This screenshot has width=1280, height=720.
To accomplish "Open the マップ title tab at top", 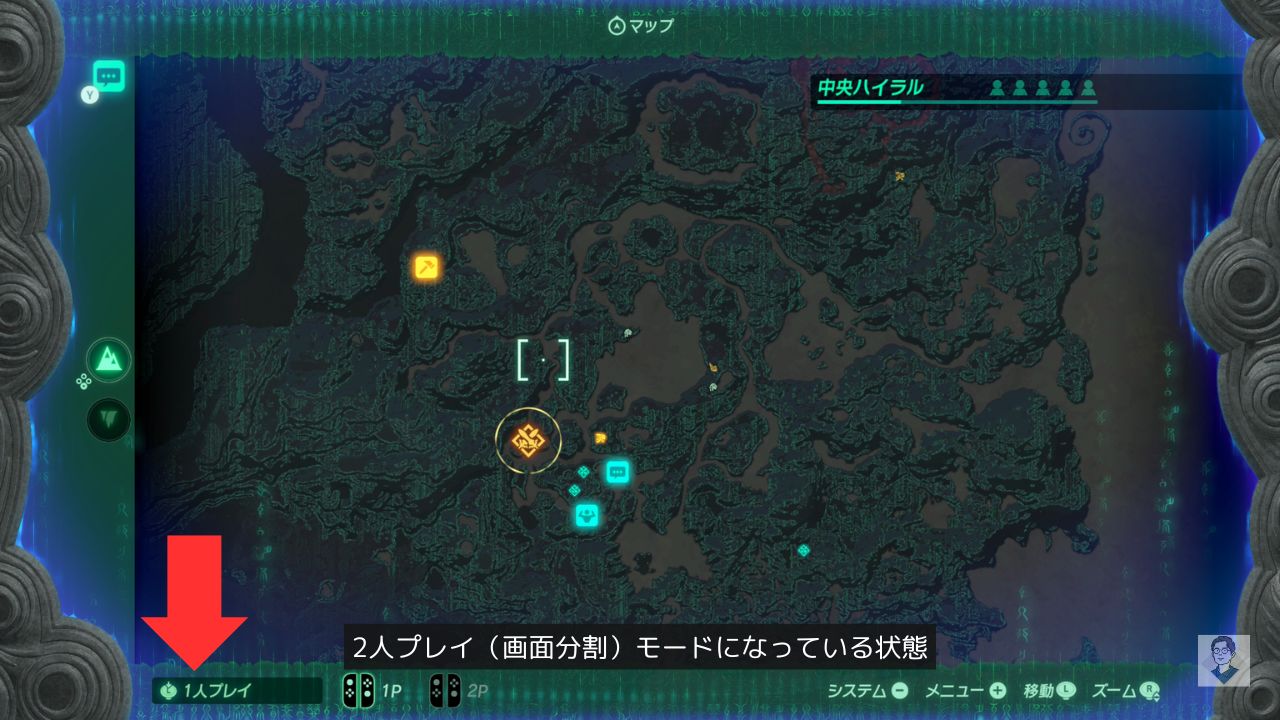I will coord(641,26).
